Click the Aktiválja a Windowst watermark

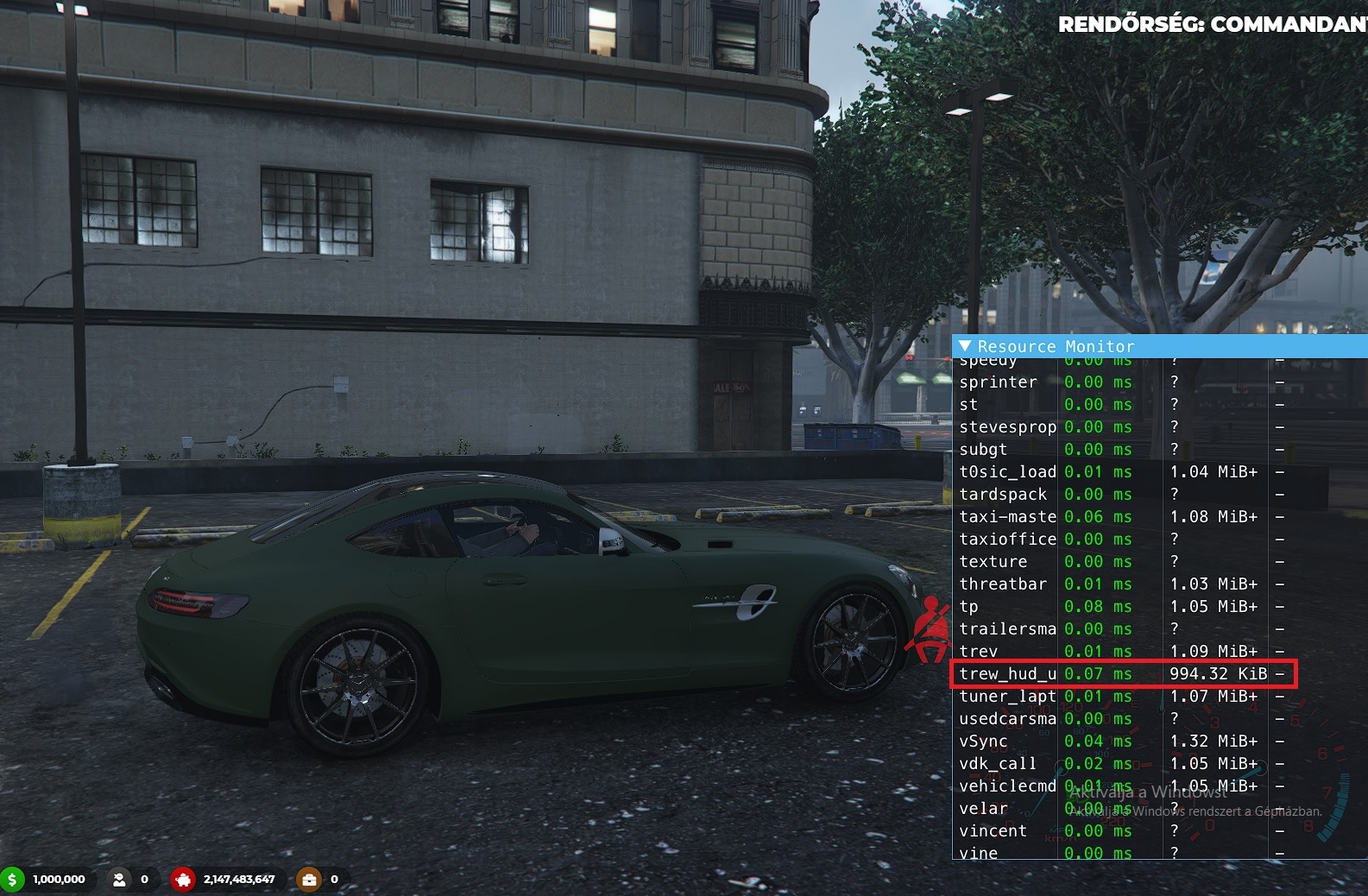(1149, 792)
